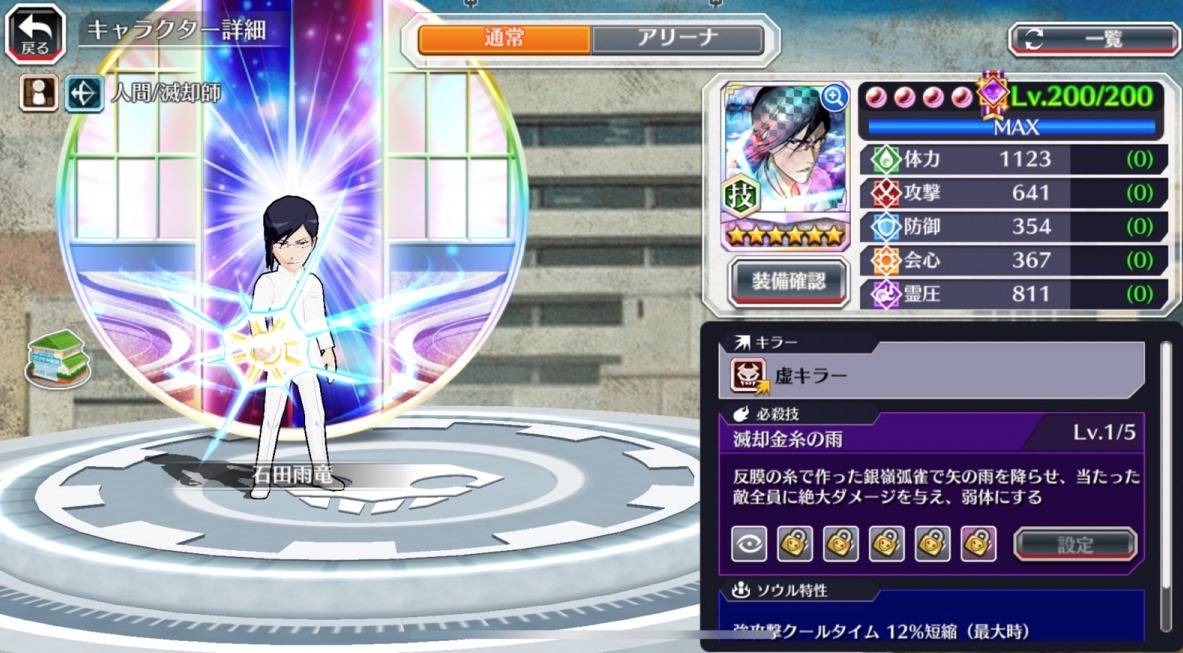
Task: Toggle the eye preview icon
Action: [x=749, y=543]
